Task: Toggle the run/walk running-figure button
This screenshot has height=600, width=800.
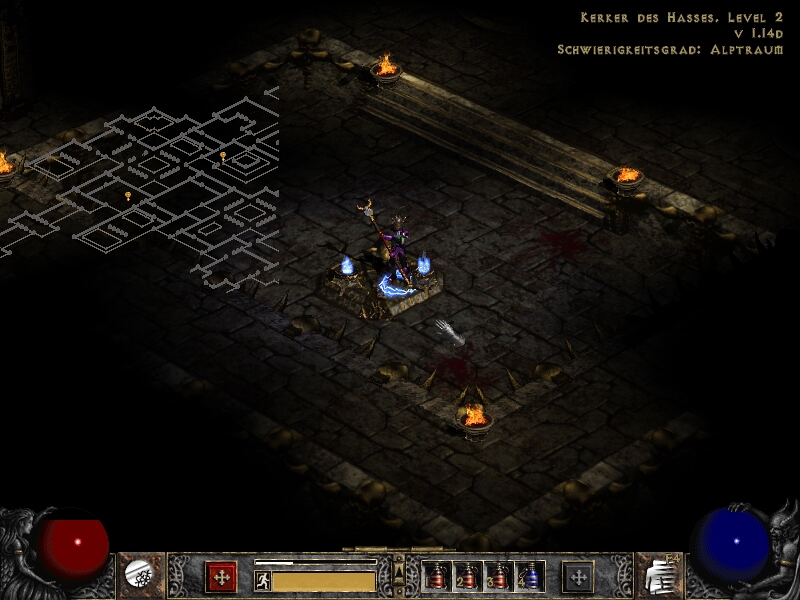Action: (x=263, y=581)
